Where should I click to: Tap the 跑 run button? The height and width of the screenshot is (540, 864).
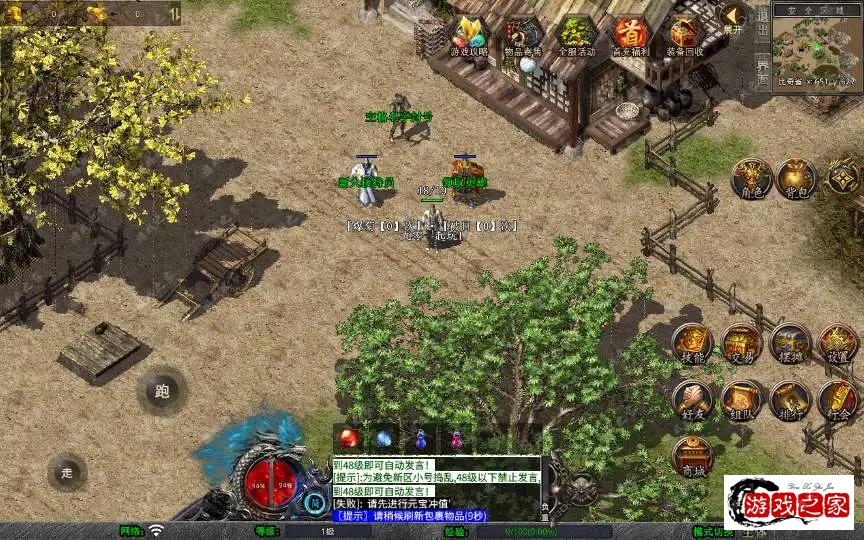point(162,391)
